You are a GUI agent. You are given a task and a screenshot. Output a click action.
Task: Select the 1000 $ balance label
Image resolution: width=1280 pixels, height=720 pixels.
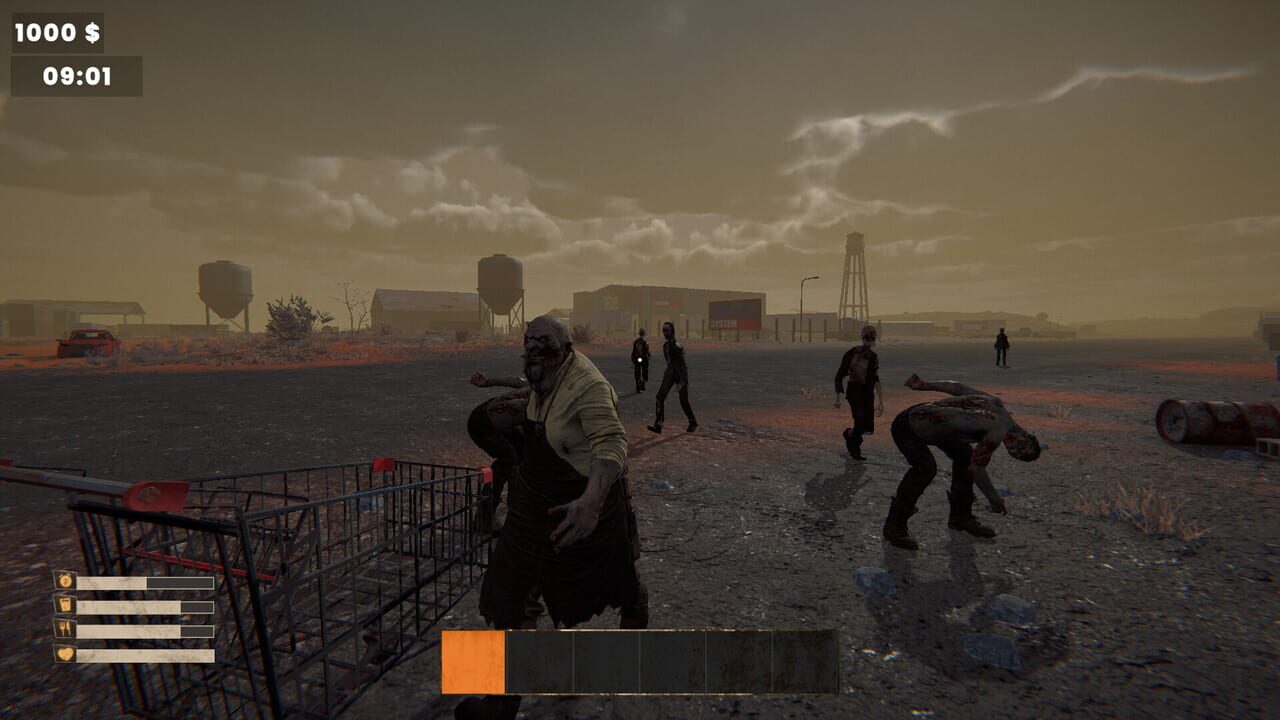pyautogui.click(x=58, y=32)
